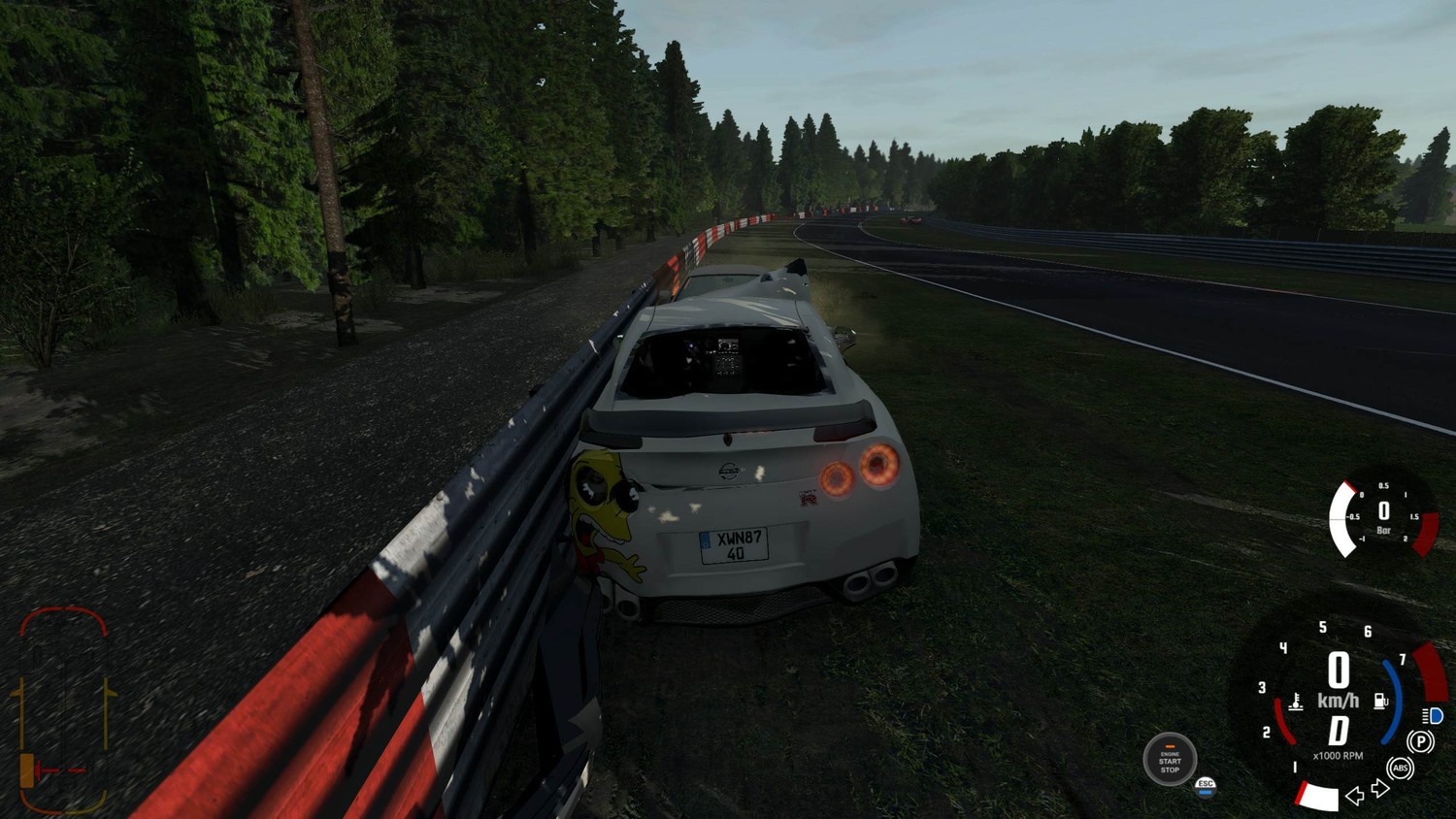Toggle the parking brake indicator
The height and width of the screenshot is (819, 1456).
point(1420,742)
